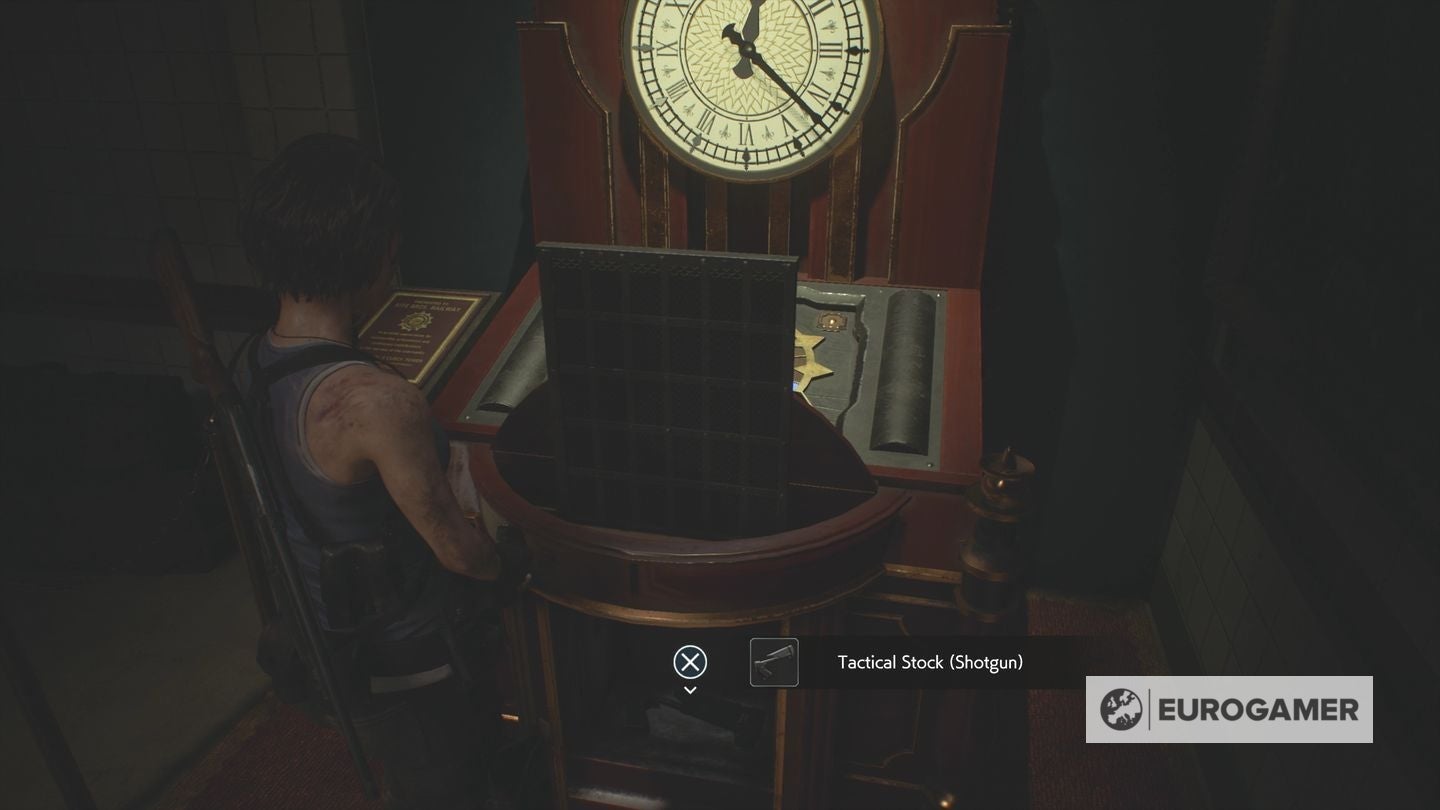Expand the prompt via the down chevron arrow

[x=689, y=690]
